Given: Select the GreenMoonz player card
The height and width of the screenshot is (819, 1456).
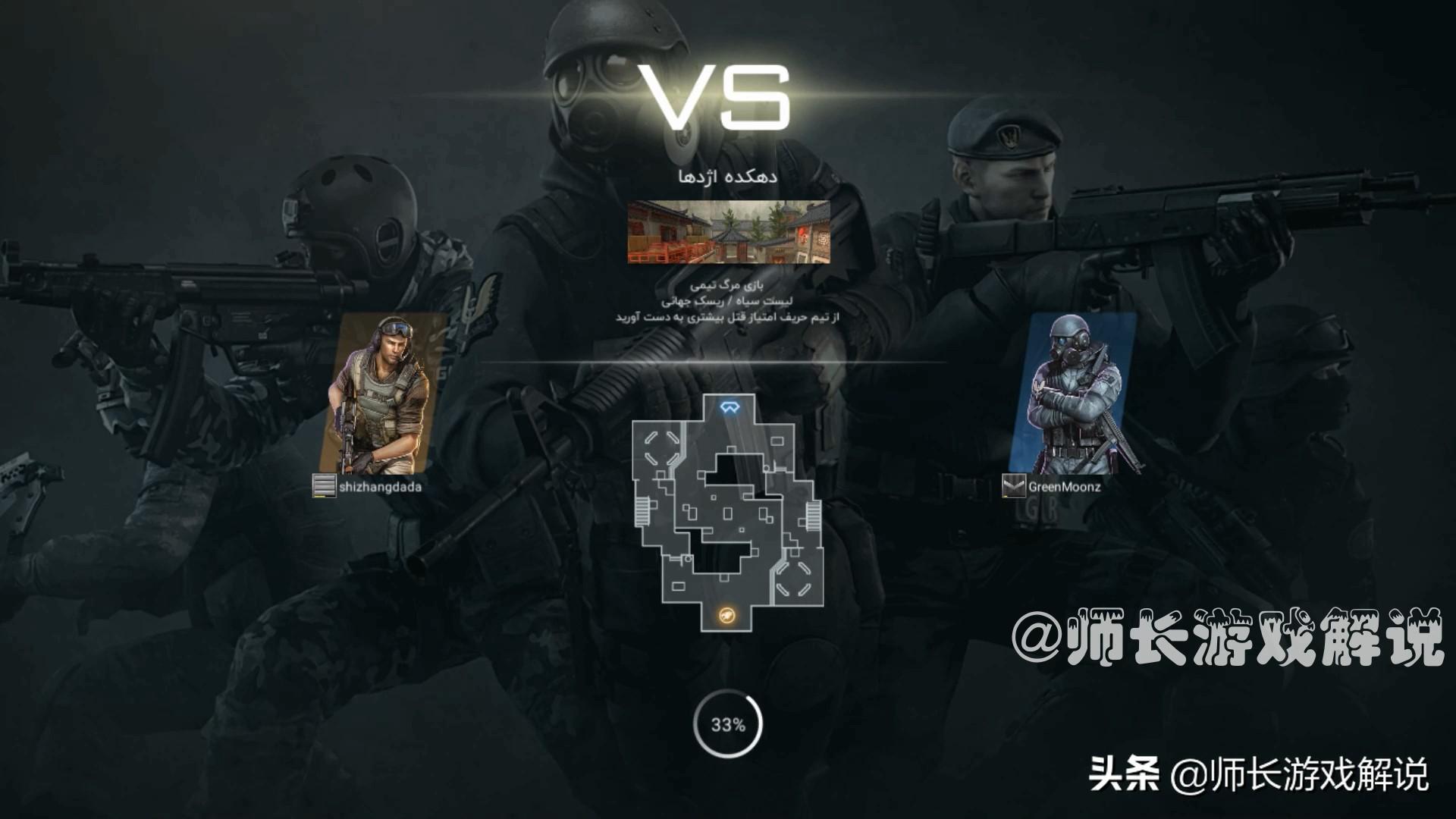Looking at the screenshot, I should pos(1074,393).
